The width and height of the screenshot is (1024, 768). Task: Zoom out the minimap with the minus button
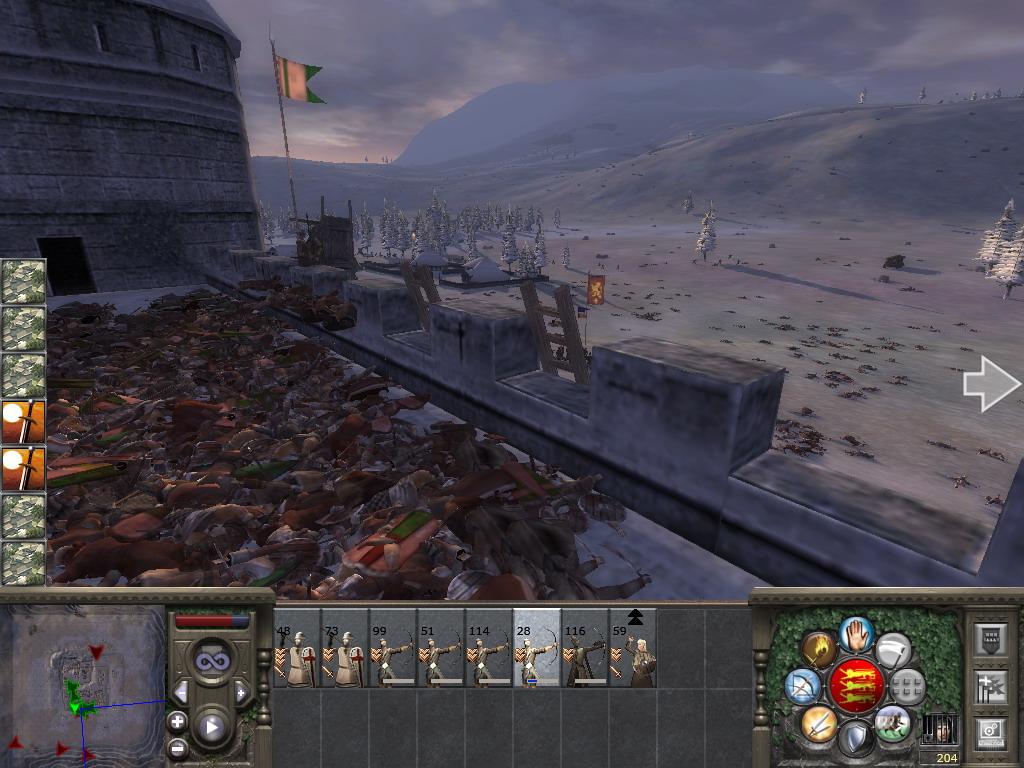tap(177, 747)
